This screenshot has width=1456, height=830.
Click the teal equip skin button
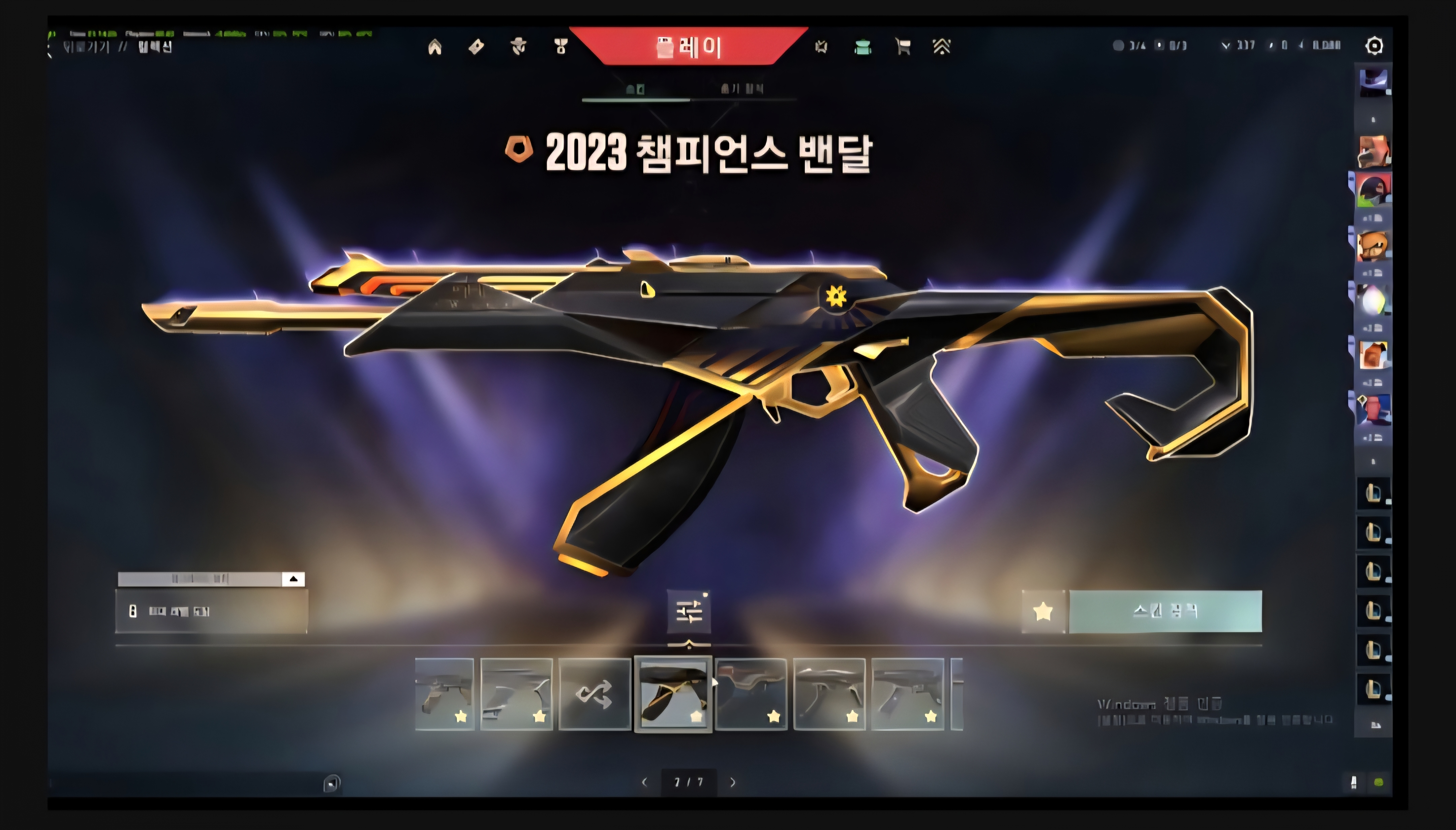1164,611
